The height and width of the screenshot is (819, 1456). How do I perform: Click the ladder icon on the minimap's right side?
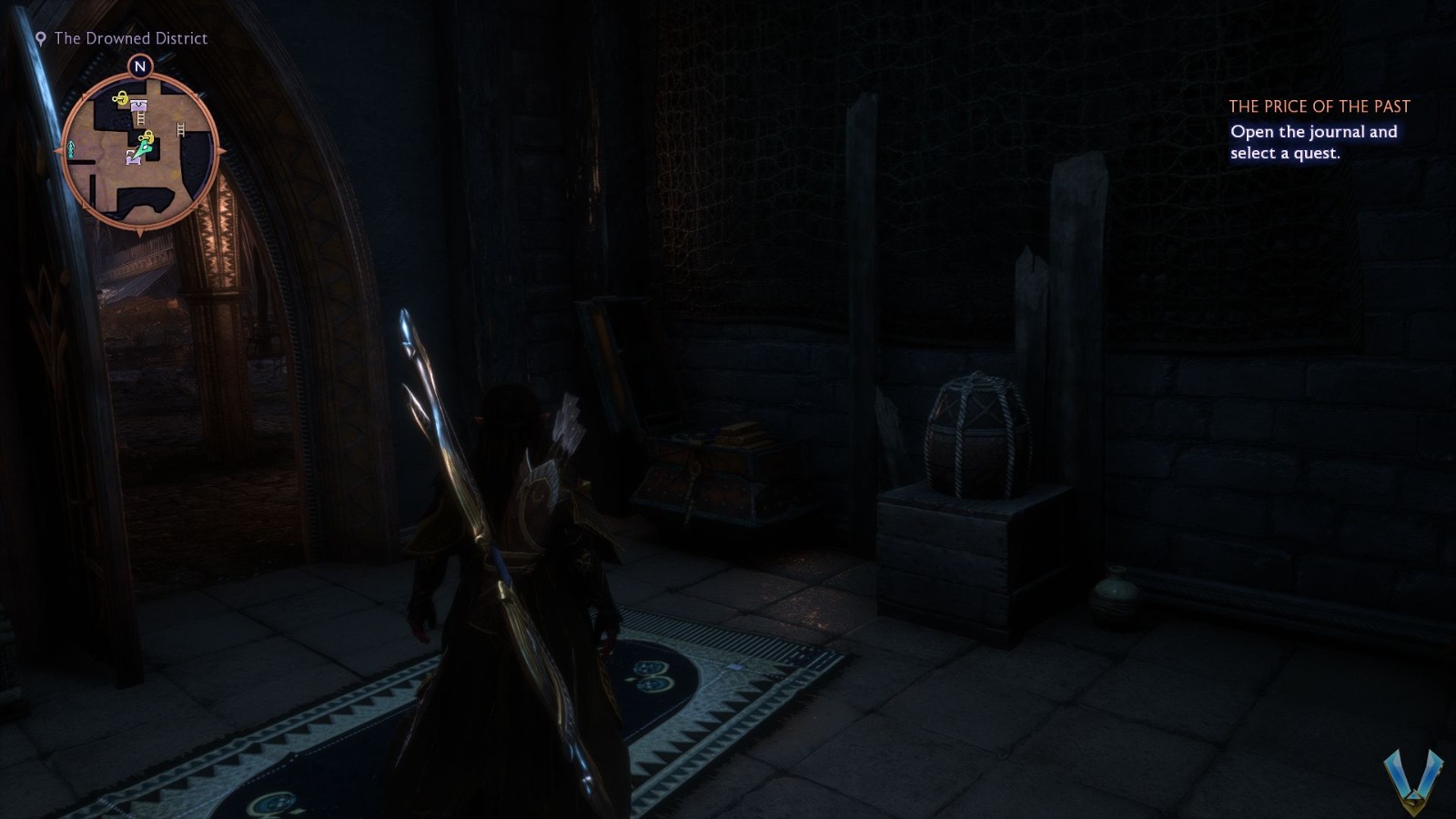(x=180, y=128)
